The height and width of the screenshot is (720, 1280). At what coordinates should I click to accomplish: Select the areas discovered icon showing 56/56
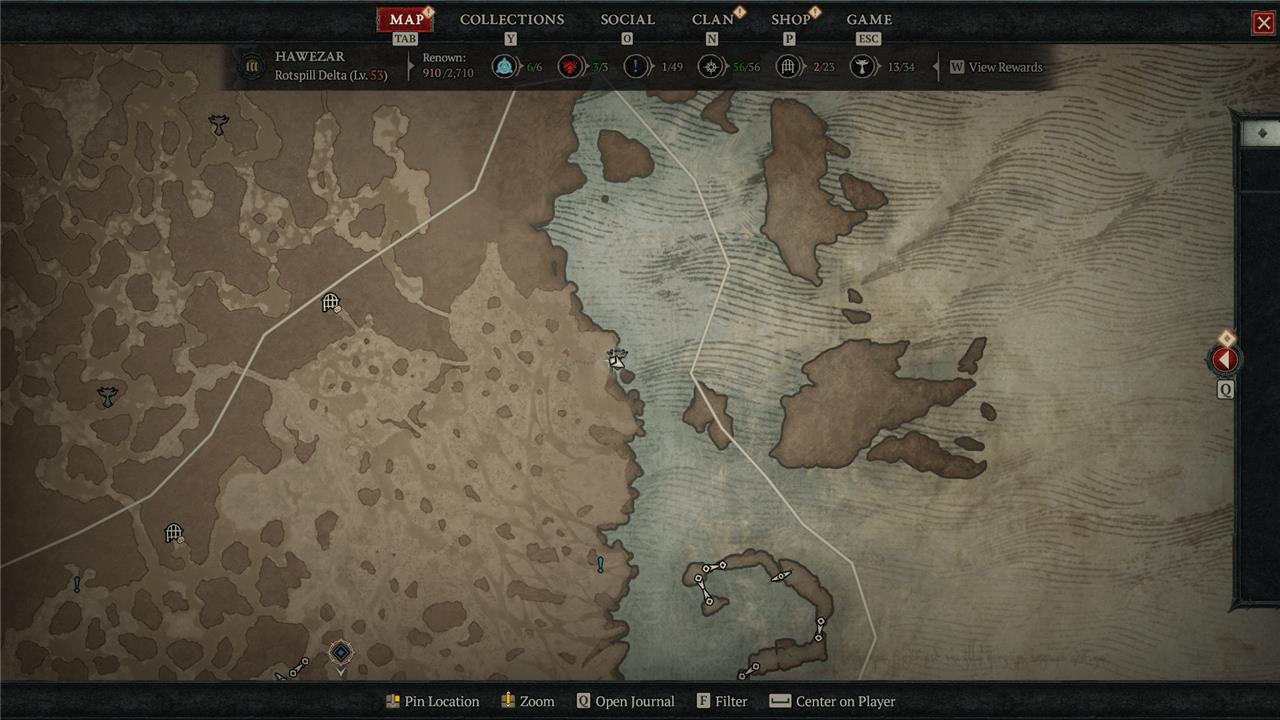click(711, 67)
